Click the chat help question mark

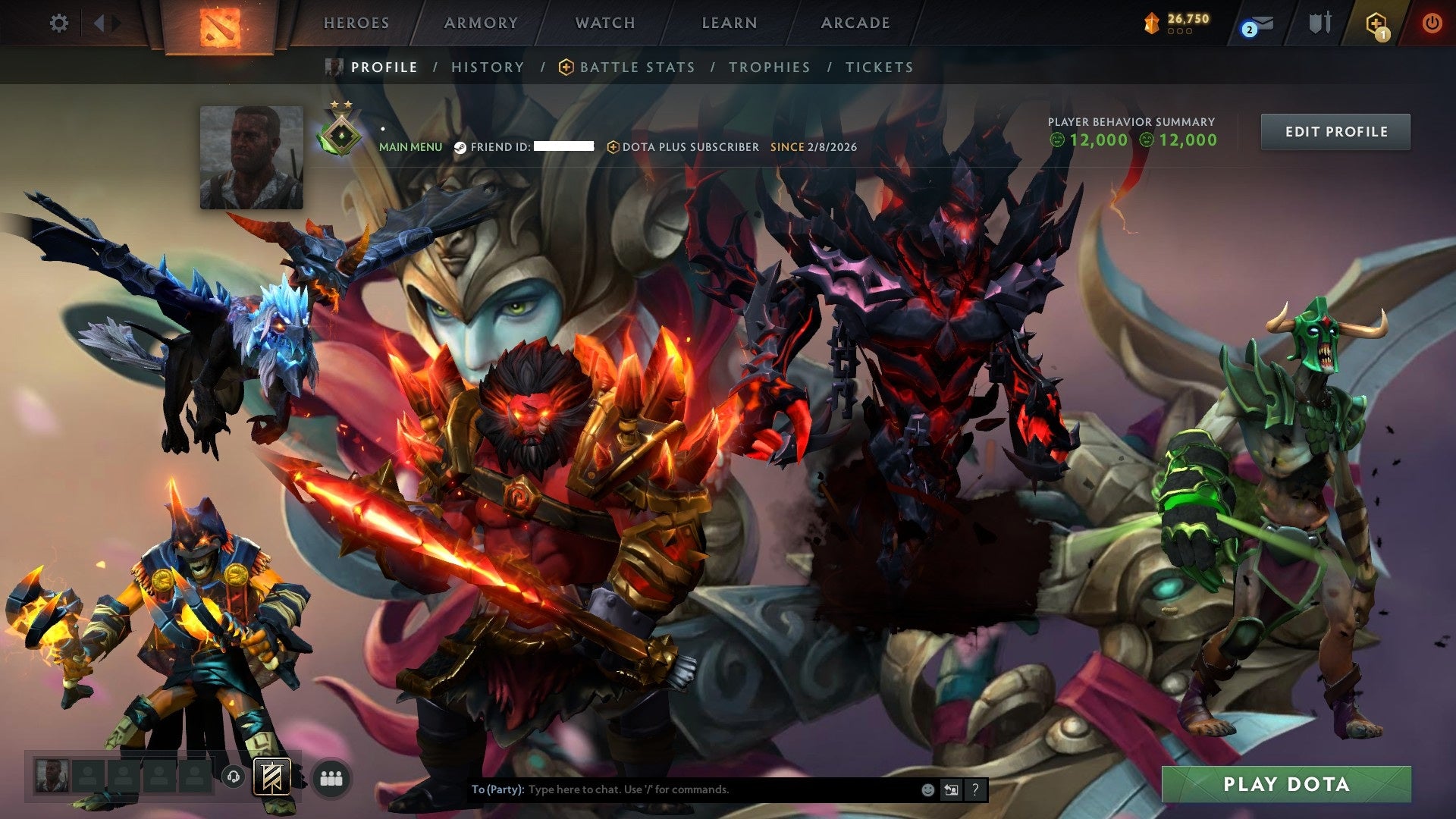point(974,789)
